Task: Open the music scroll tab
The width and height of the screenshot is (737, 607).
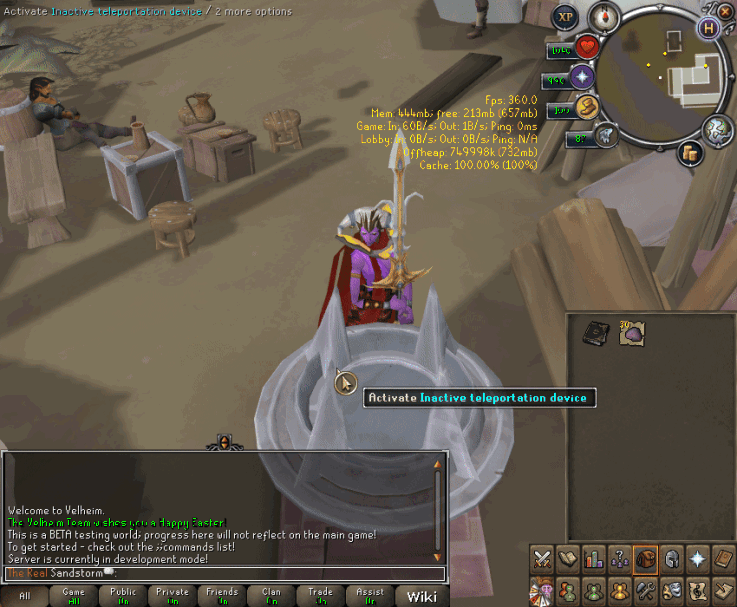Action: click(x=698, y=590)
